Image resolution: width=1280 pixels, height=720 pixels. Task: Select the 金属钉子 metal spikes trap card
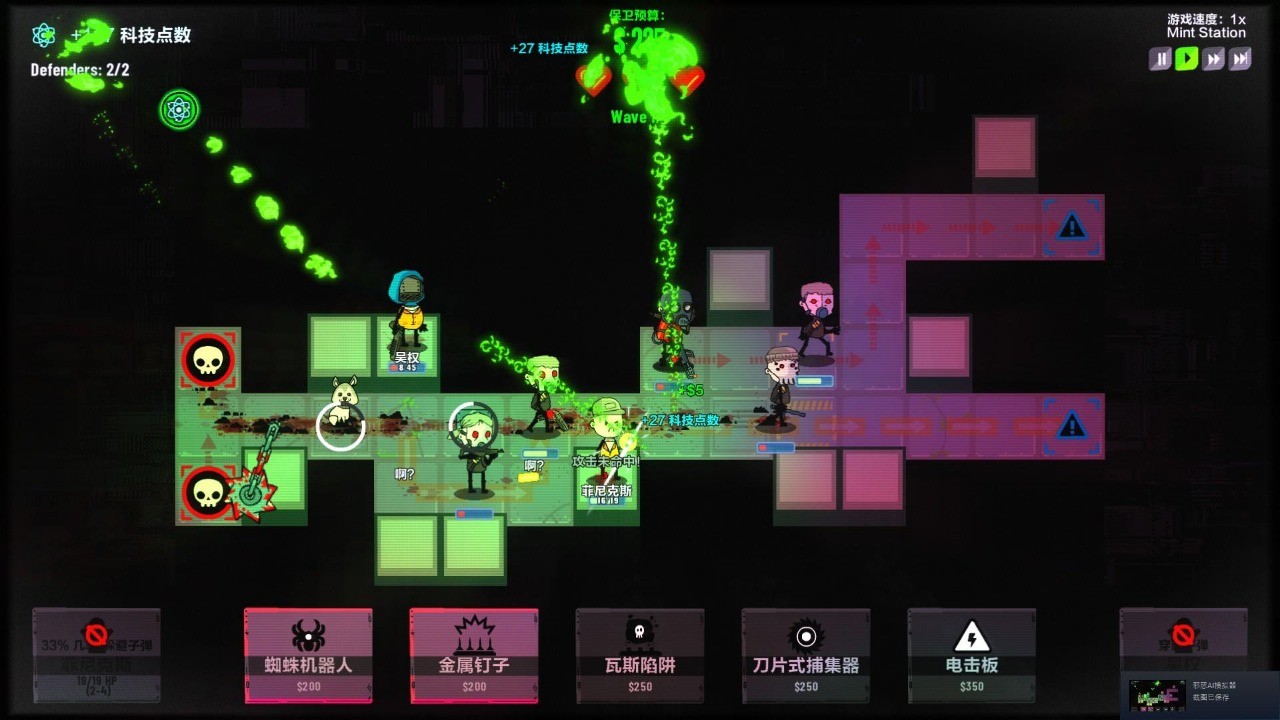[x=474, y=655]
